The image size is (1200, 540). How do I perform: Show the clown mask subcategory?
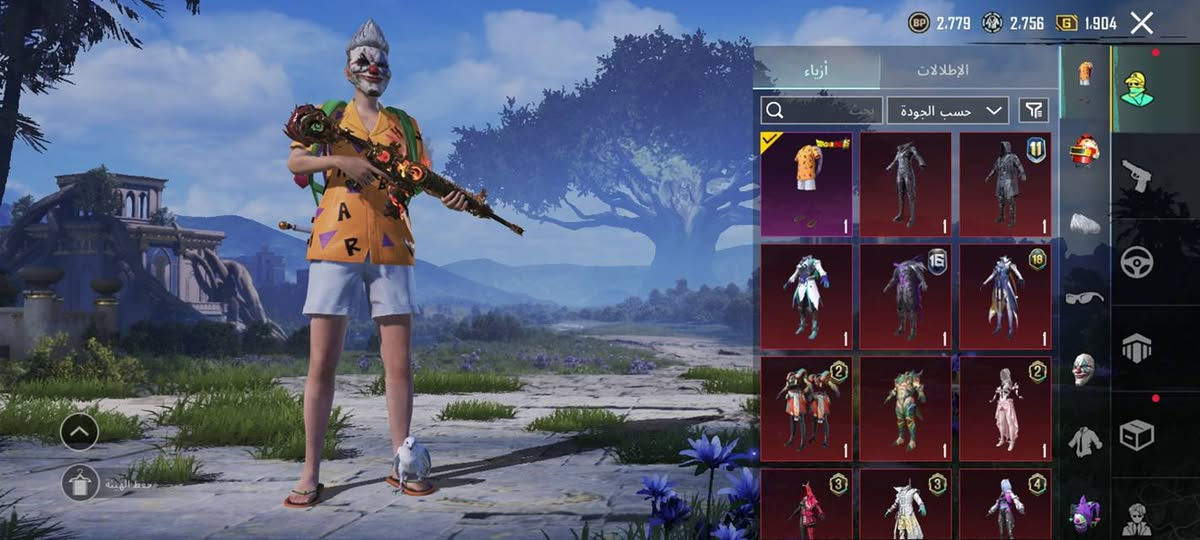coord(1085,368)
